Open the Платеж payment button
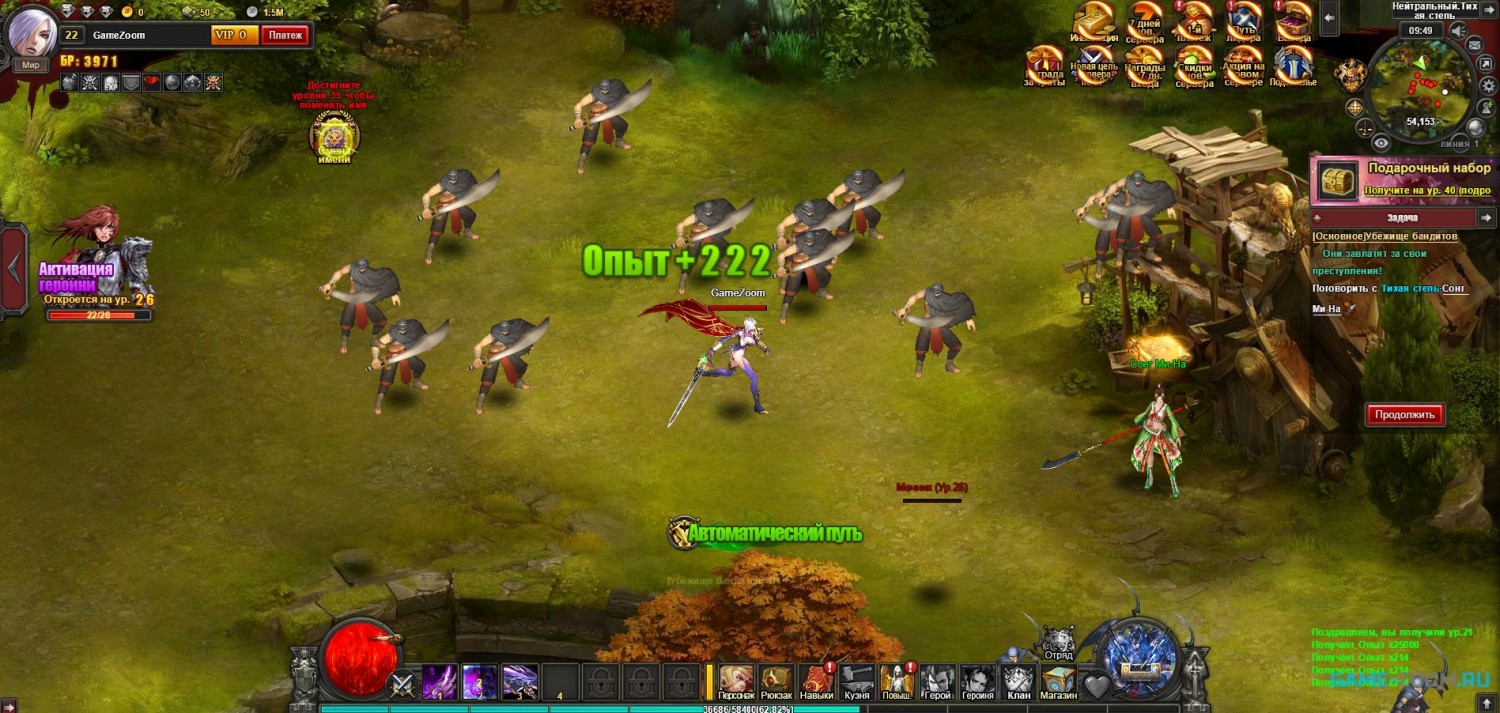The height and width of the screenshot is (713, 1500). pos(285,35)
